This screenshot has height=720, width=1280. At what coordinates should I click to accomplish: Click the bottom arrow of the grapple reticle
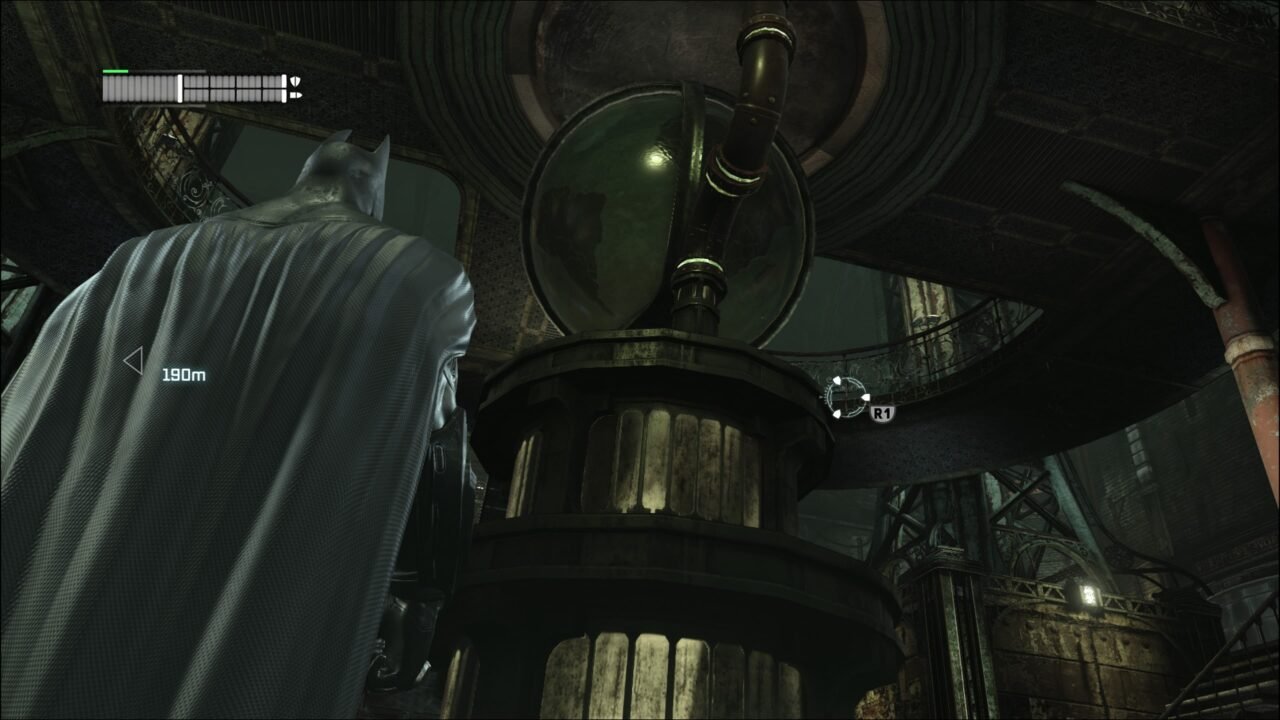pos(837,415)
